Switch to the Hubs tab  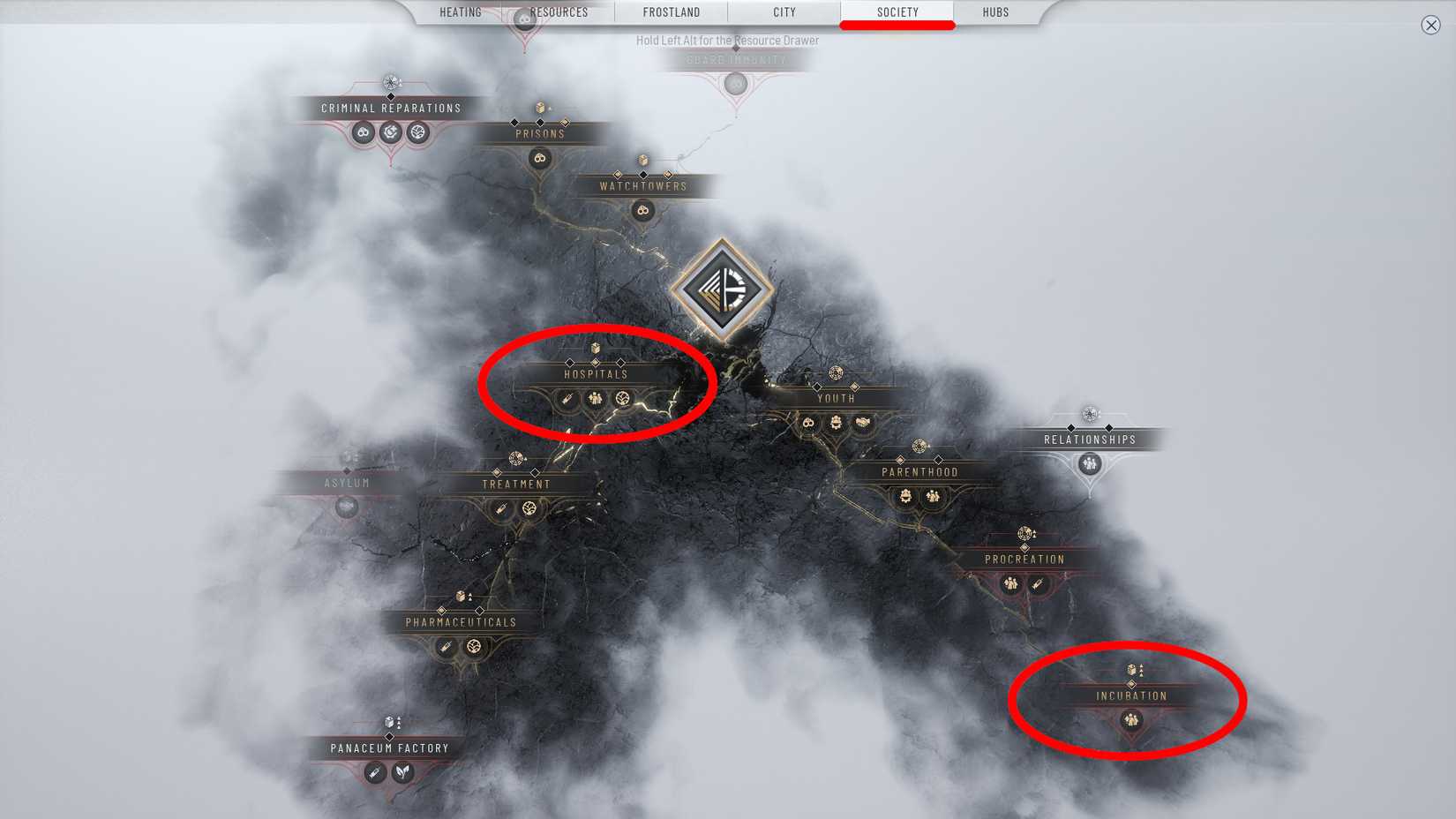(x=994, y=11)
